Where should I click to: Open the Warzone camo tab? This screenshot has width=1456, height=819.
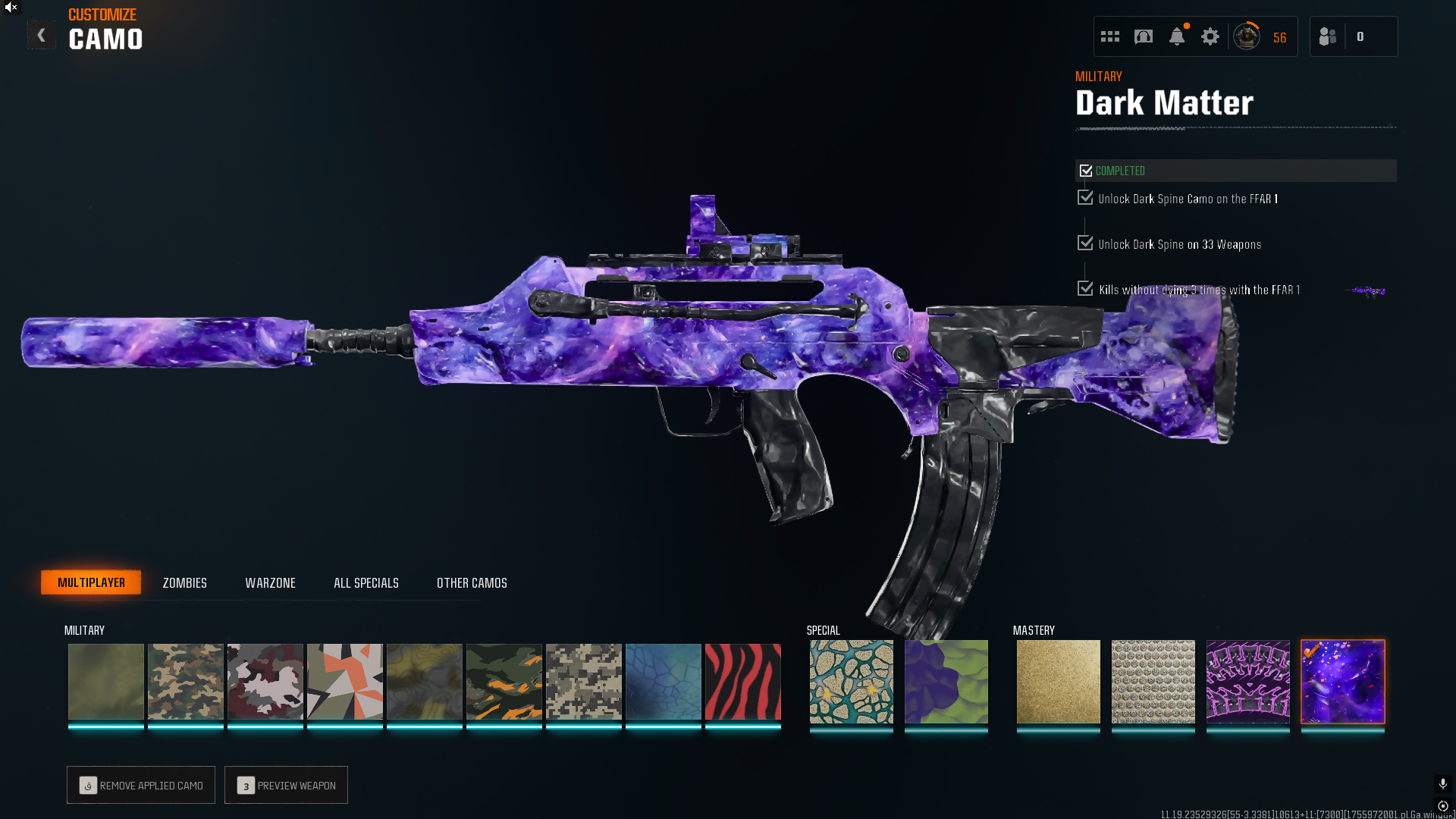click(270, 582)
